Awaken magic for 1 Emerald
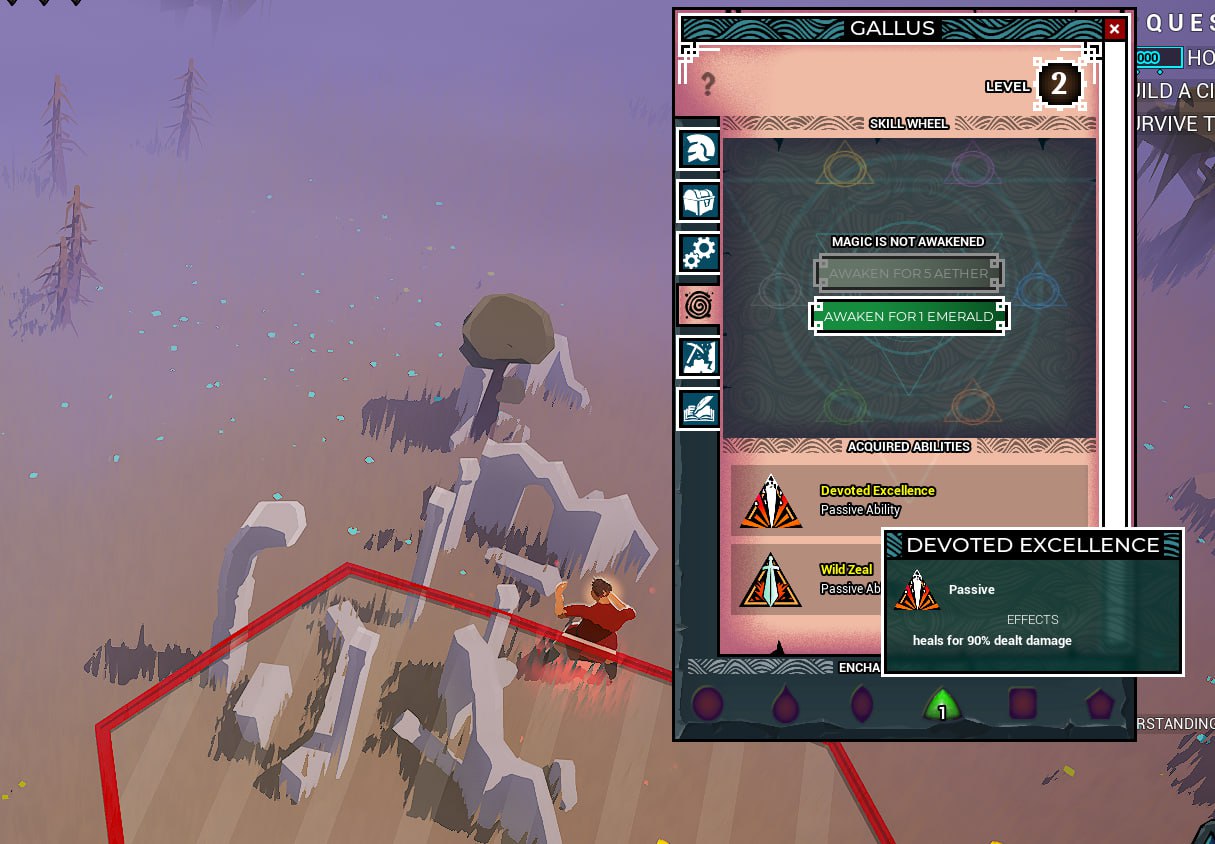This screenshot has width=1215, height=844. [x=908, y=317]
